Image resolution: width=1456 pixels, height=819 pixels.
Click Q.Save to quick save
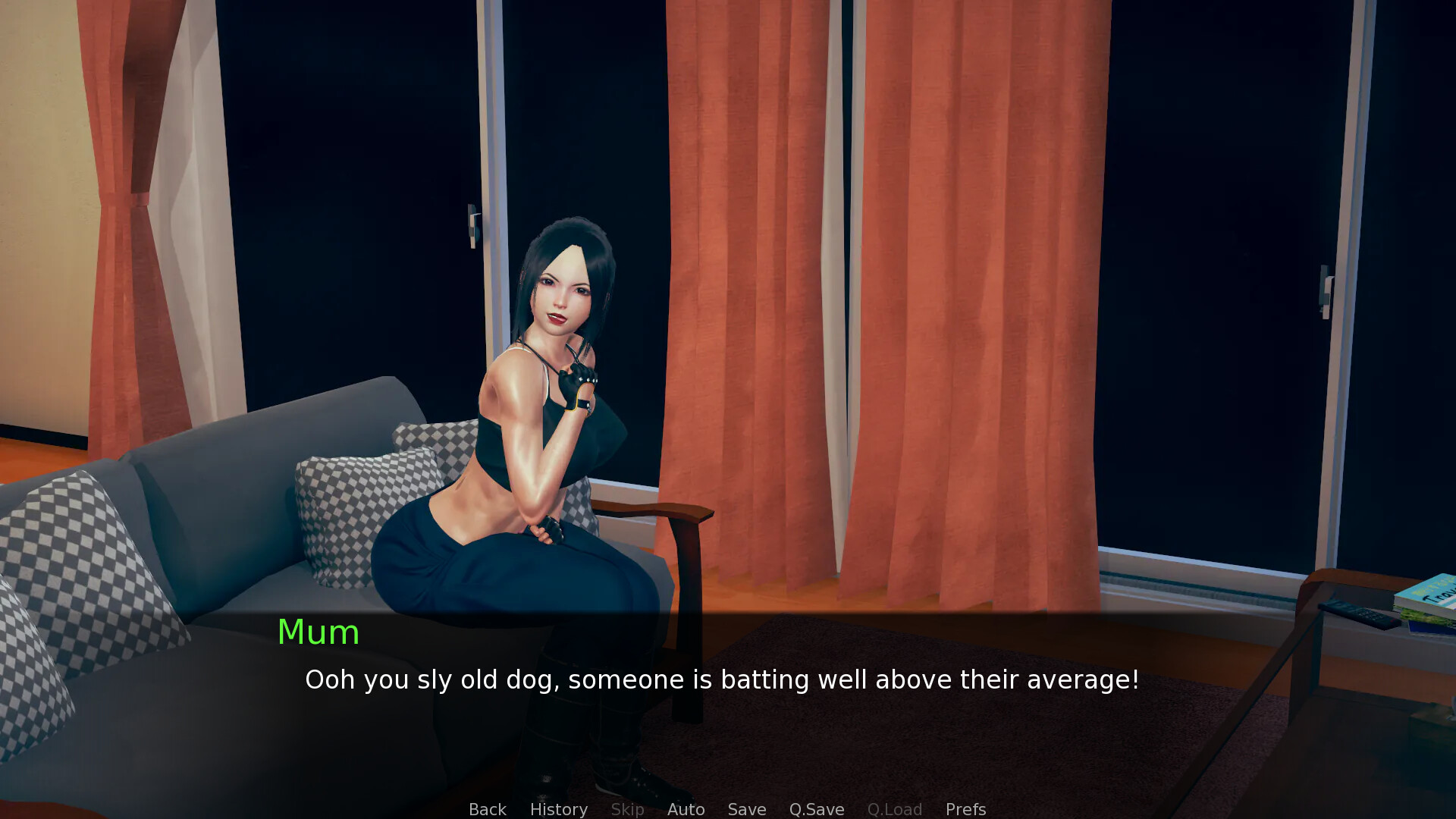pos(816,809)
